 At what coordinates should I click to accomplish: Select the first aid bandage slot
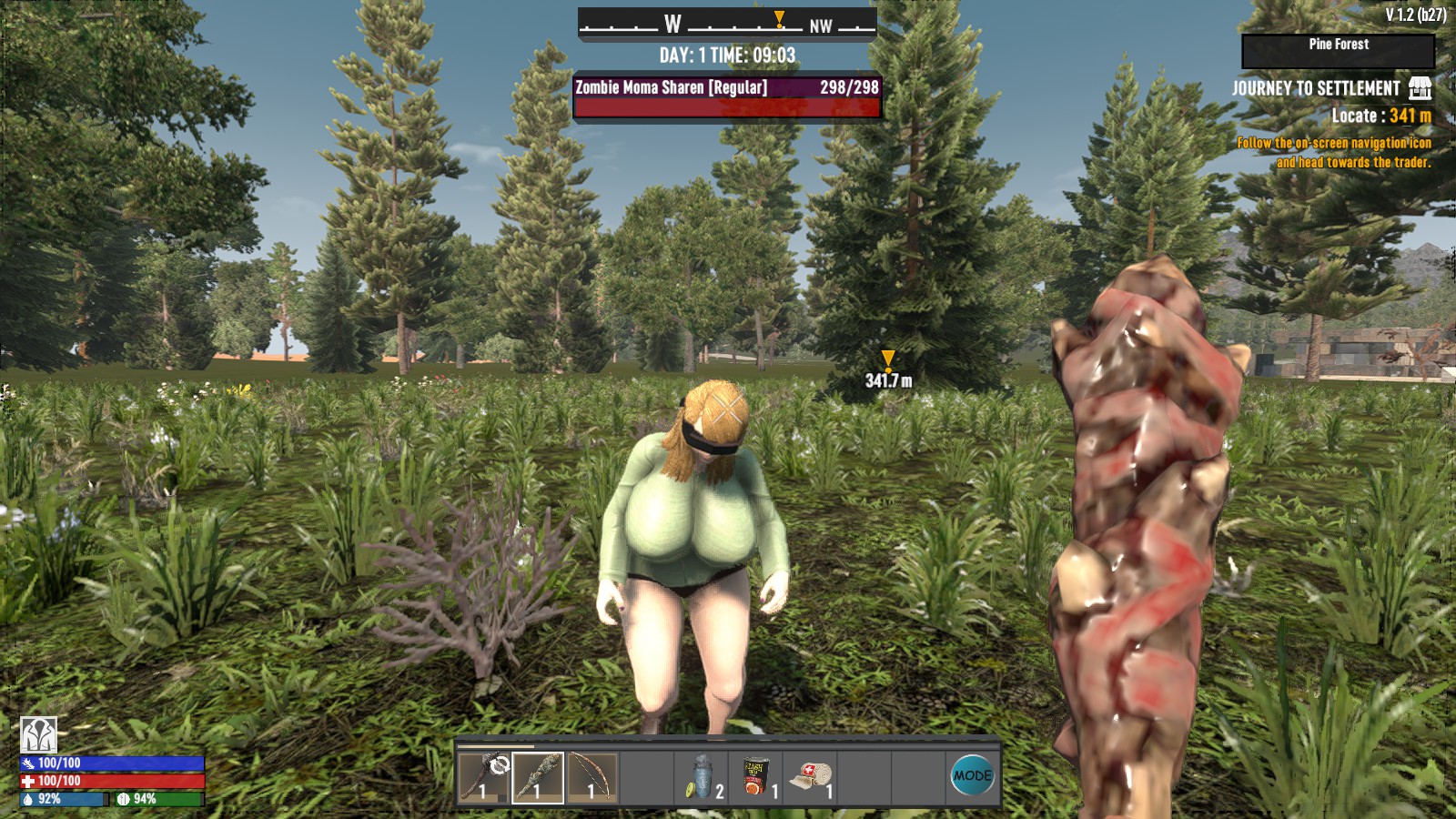click(811, 777)
